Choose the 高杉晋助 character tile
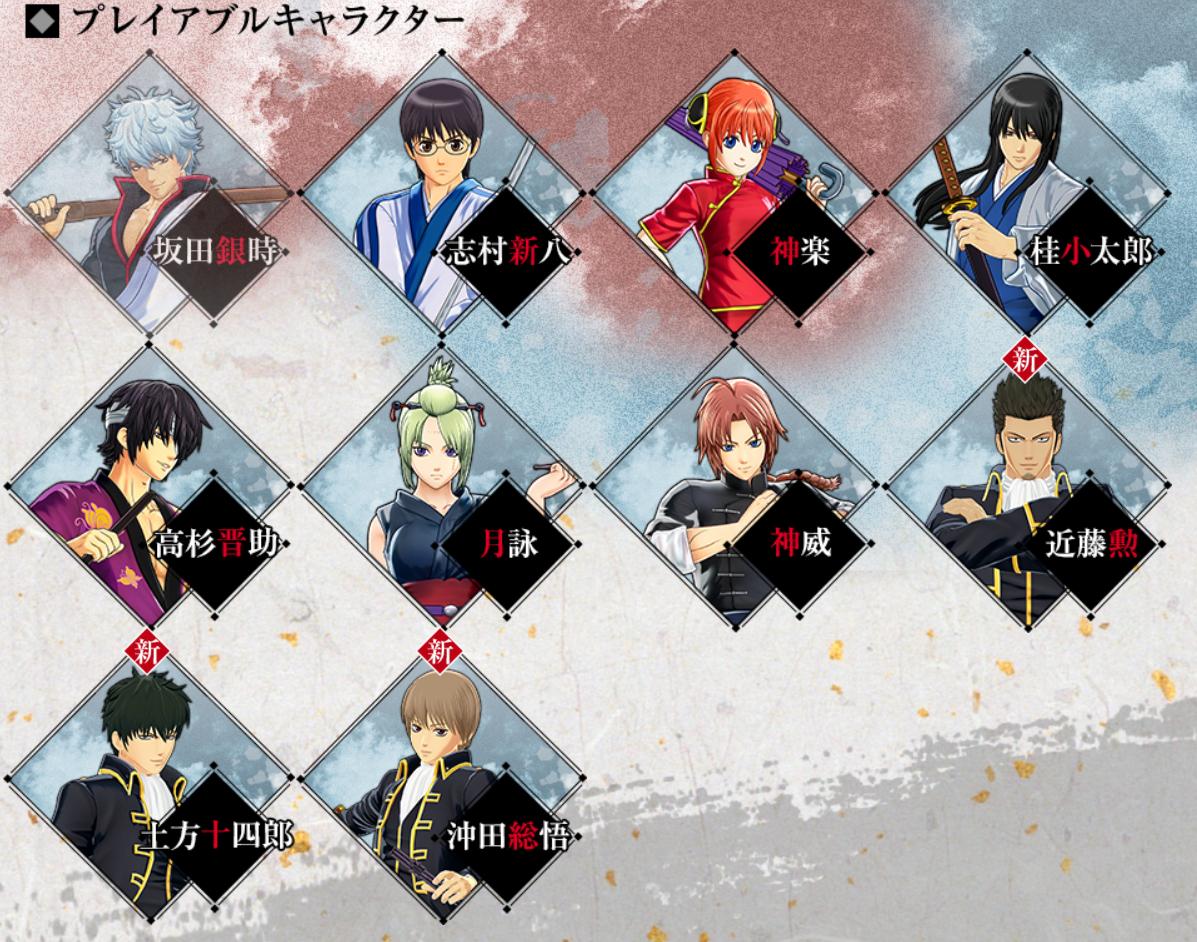Viewport: 1197px width, 942px height. (150, 487)
